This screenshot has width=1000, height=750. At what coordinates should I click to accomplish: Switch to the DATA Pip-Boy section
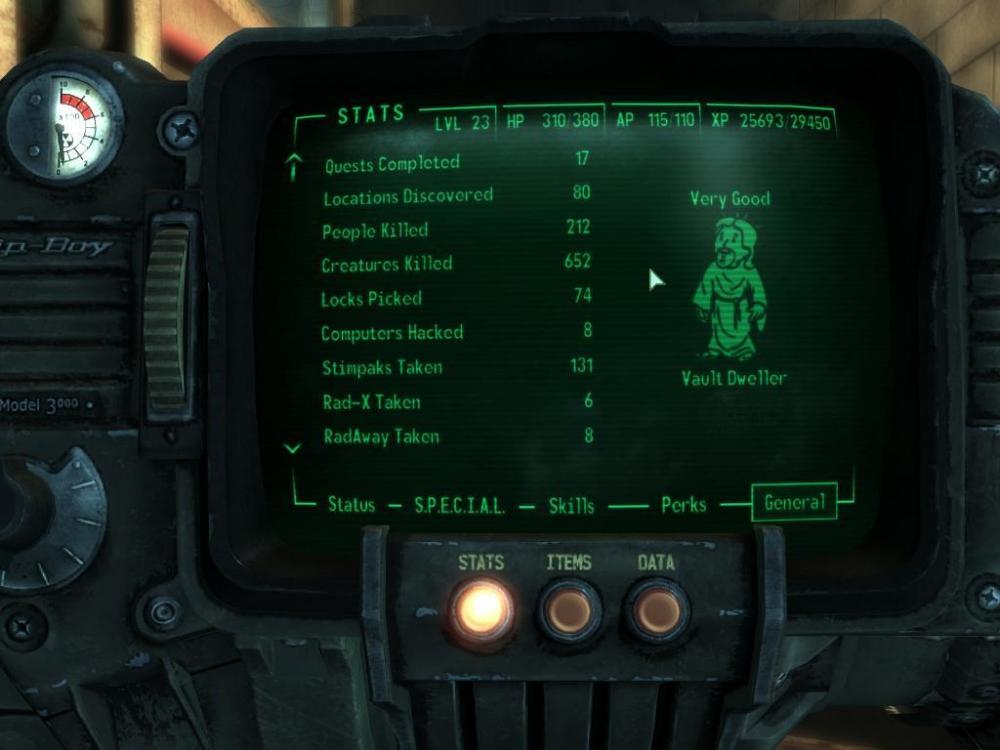pos(656,609)
